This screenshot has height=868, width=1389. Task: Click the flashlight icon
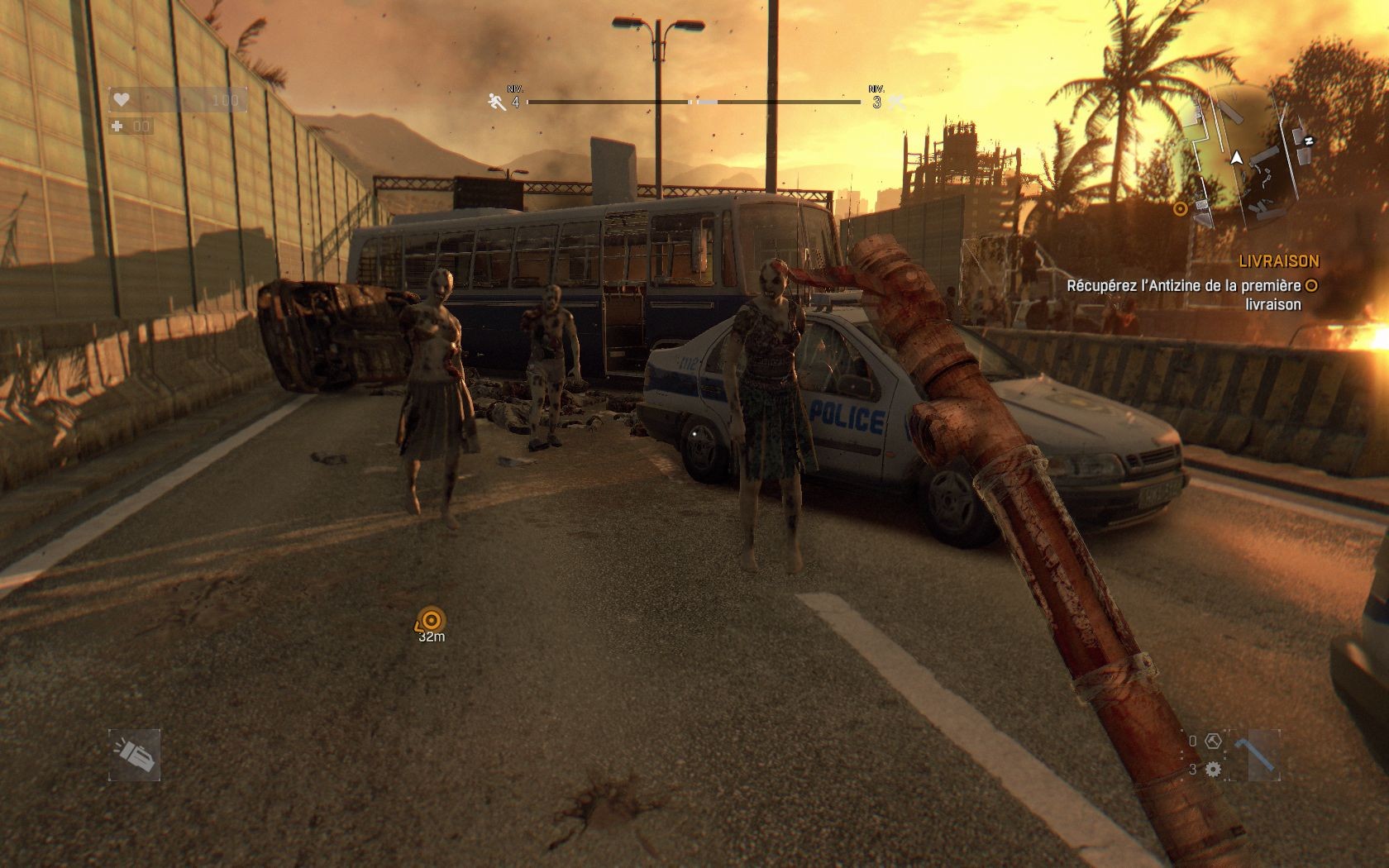click(134, 754)
